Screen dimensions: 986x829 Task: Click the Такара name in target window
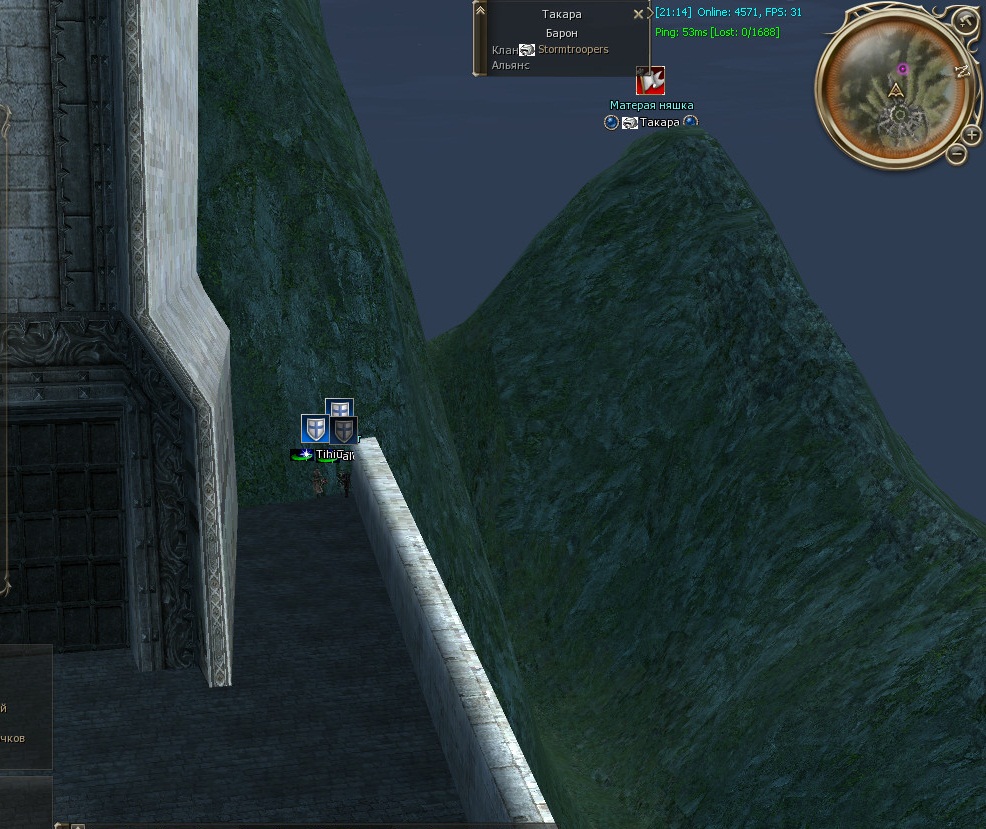pyautogui.click(x=561, y=15)
